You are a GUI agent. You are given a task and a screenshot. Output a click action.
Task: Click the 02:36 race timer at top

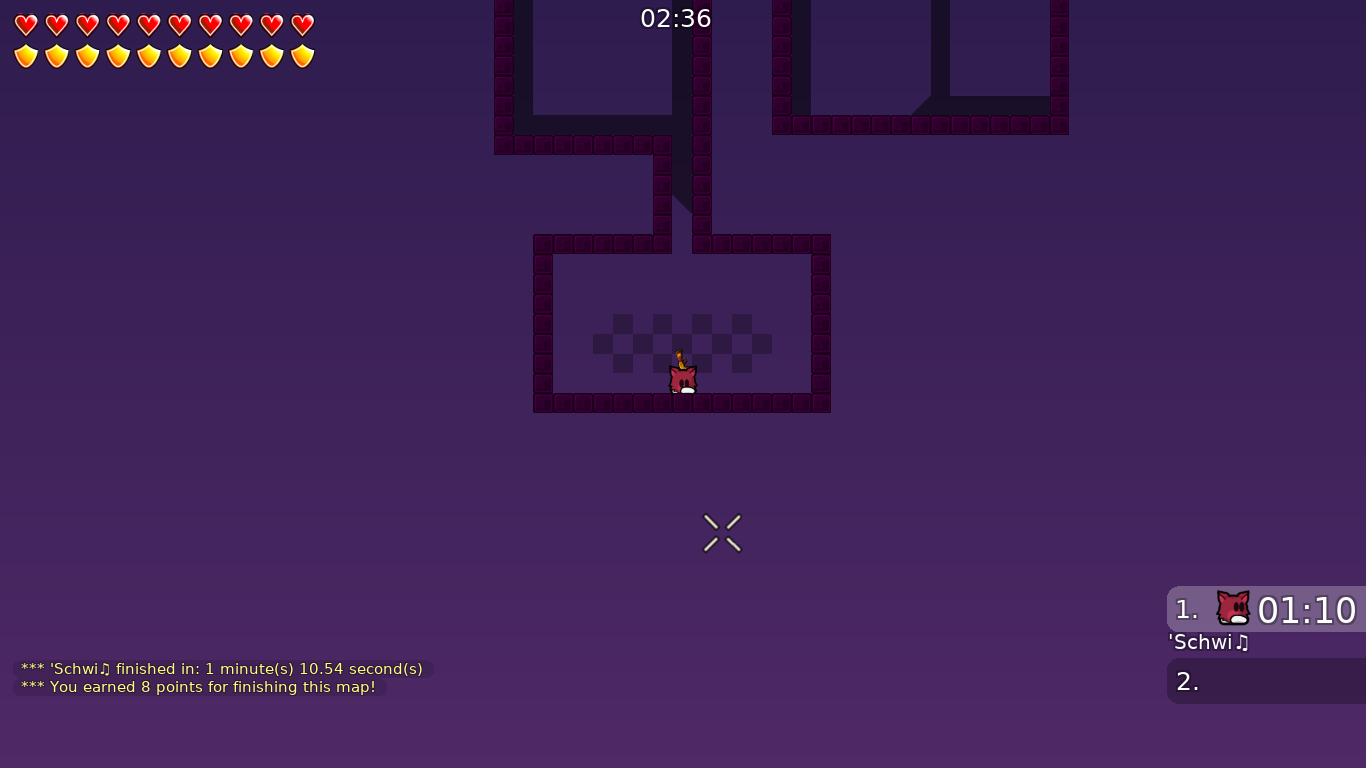point(676,17)
